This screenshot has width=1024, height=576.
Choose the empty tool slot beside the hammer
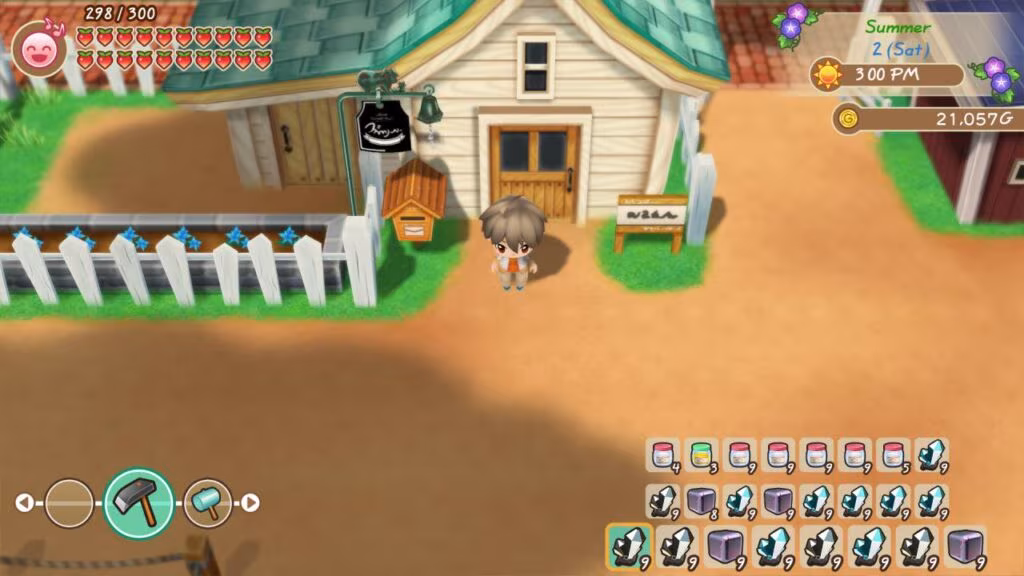pyautogui.click(x=69, y=503)
